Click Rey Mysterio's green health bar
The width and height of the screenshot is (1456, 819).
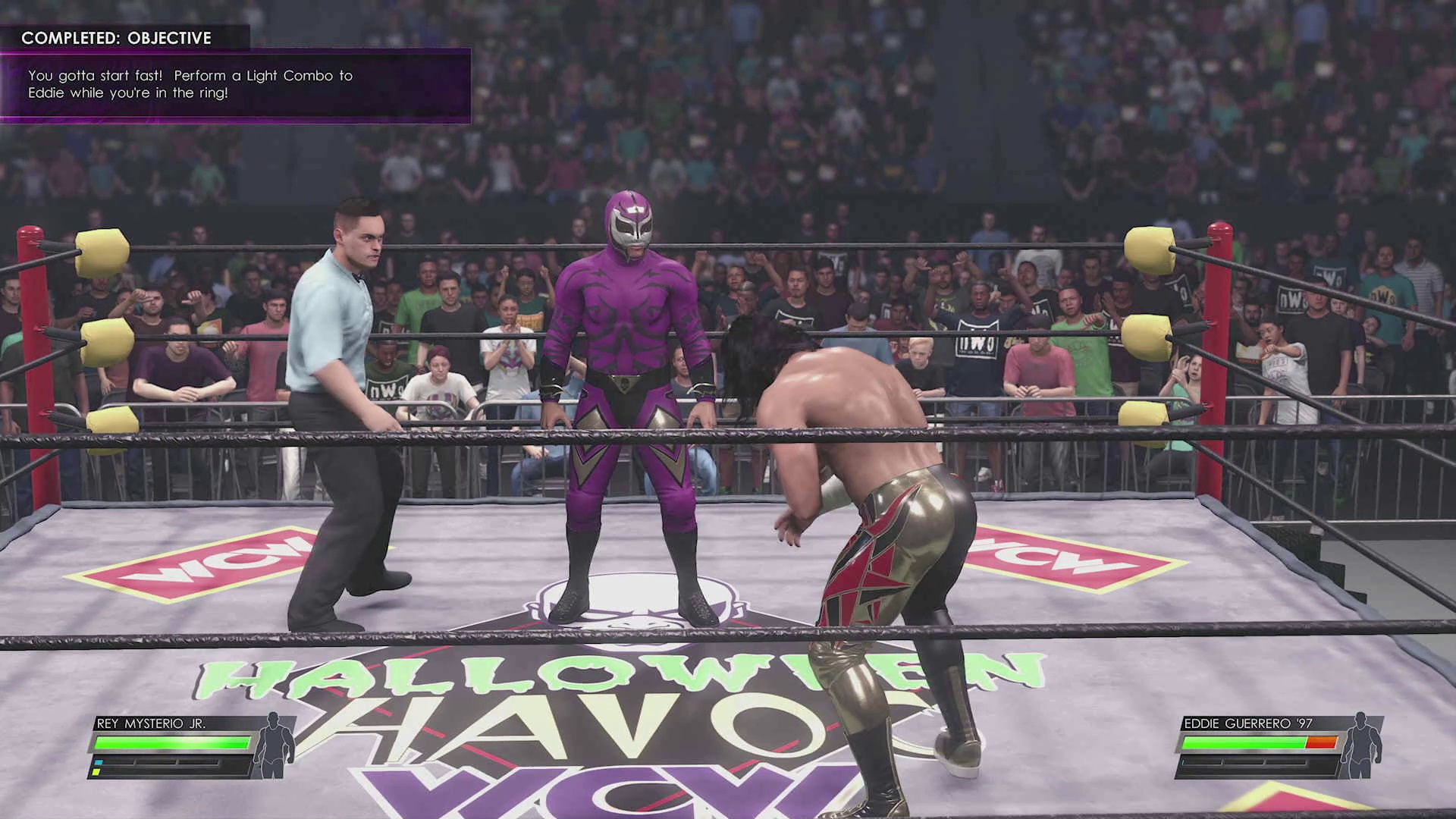point(171,743)
